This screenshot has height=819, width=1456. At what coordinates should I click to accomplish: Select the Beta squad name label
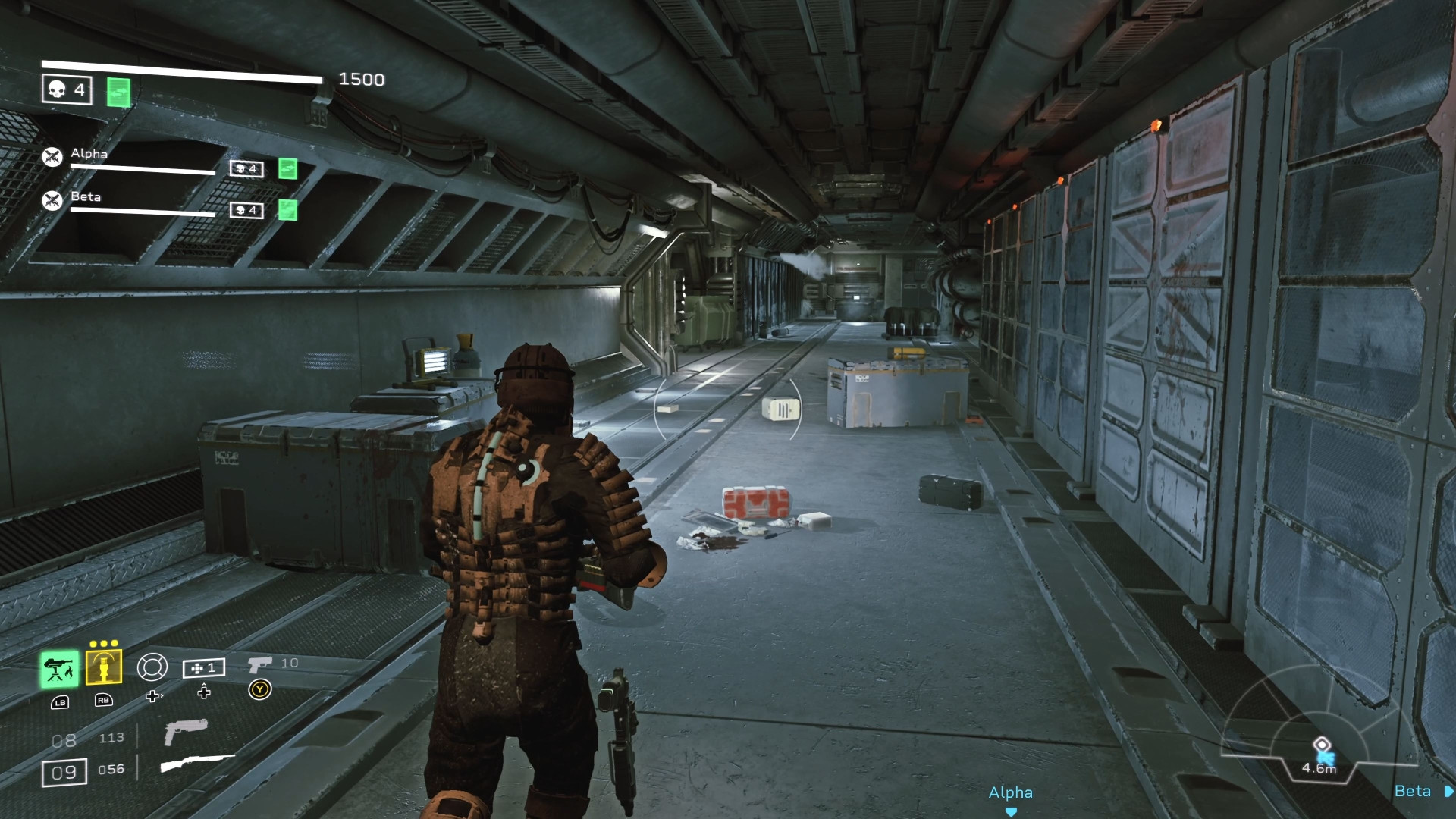click(86, 196)
